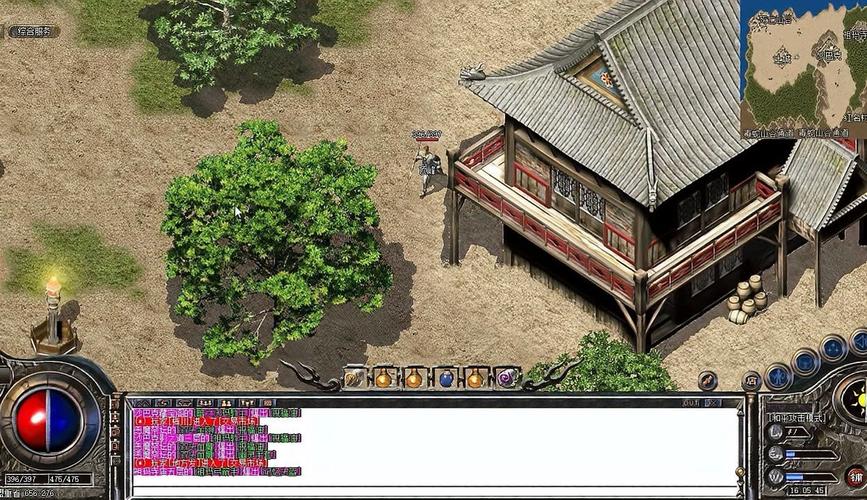Open the 综合服务 menu button
The height and width of the screenshot is (500, 867).
(x=33, y=31)
